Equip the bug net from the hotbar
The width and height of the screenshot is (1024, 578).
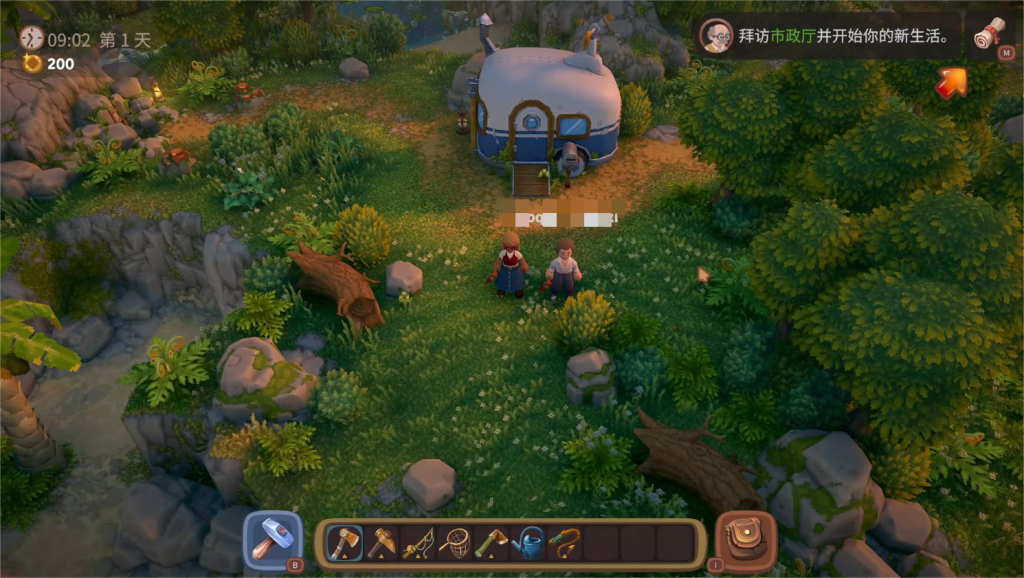pyautogui.click(x=454, y=543)
